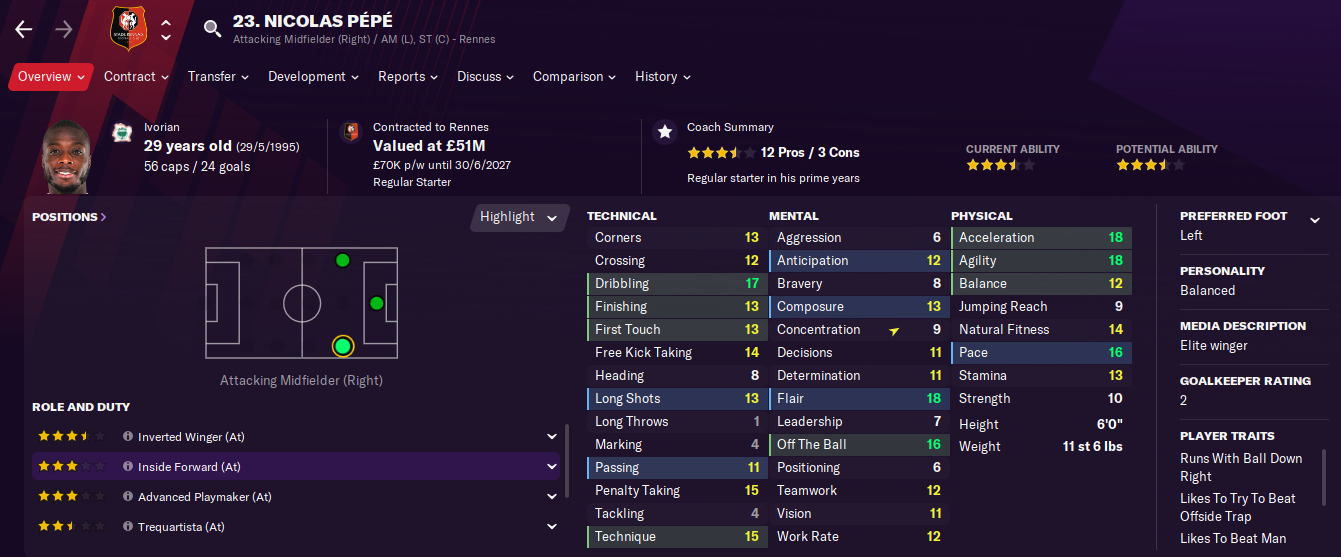Image resolution: width=1341 pixels, height=557 pixels.
Task: Open the Highlight dropdown
Action: (x=518, y=217)
